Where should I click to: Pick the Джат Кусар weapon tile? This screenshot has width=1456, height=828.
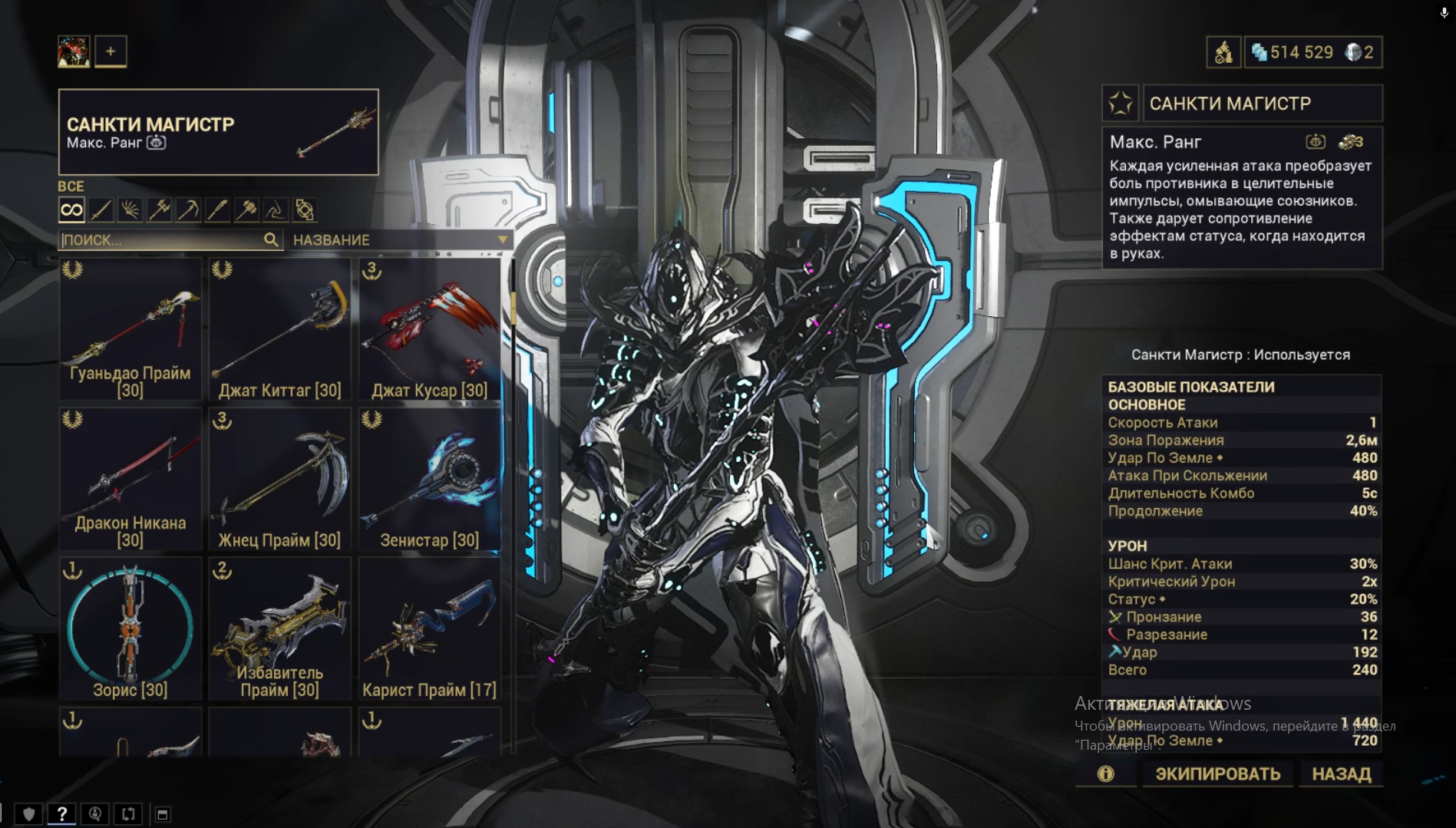click(430, 328)
